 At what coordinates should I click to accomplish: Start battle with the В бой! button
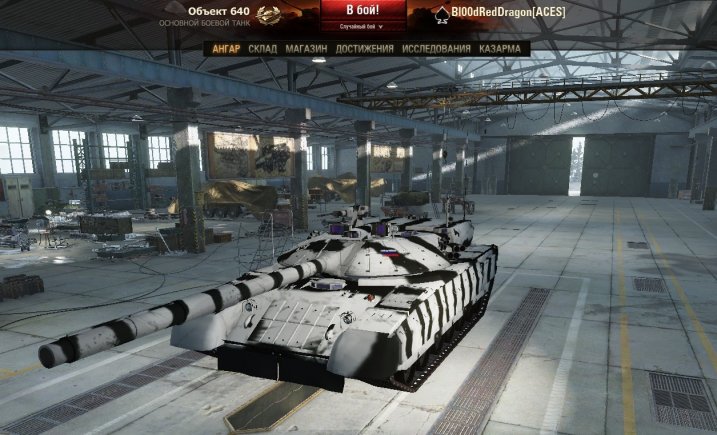pyautogui.click(x=364, y=12)
